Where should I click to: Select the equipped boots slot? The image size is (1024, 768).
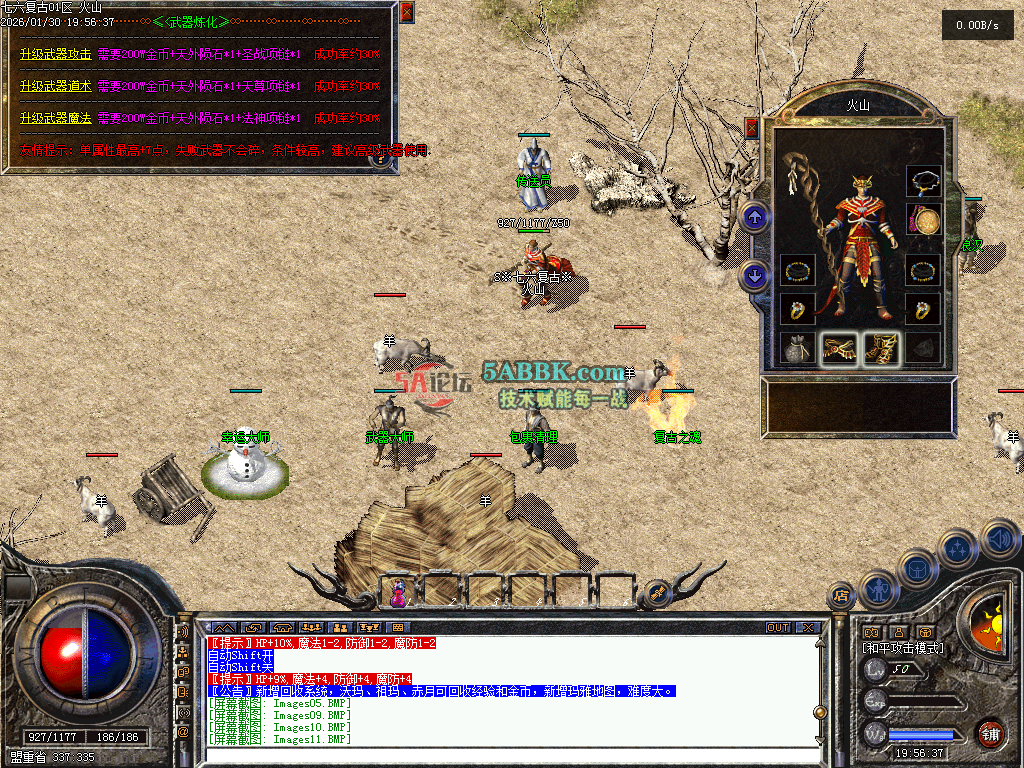(x=881, y=348)
